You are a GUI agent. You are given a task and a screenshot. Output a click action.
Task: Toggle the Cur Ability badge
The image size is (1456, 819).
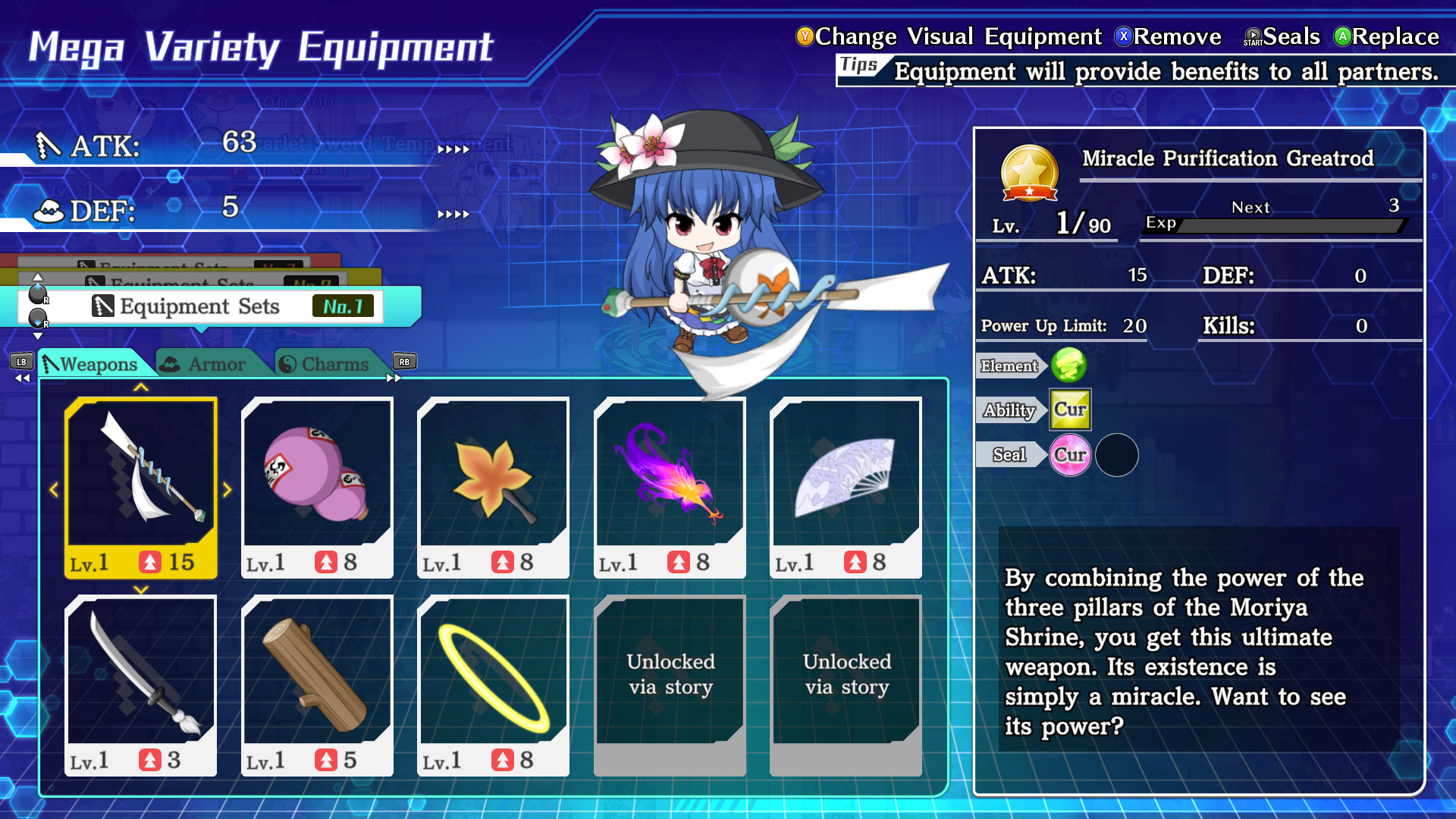1071,409
